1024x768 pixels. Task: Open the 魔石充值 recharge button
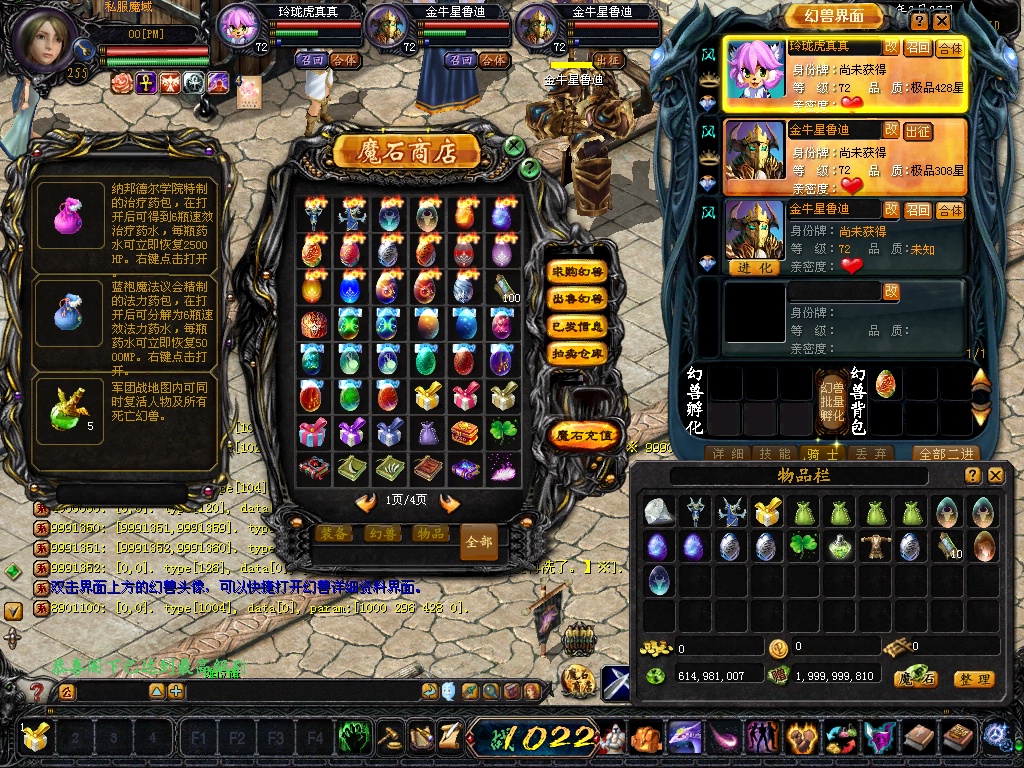point(584,435)
